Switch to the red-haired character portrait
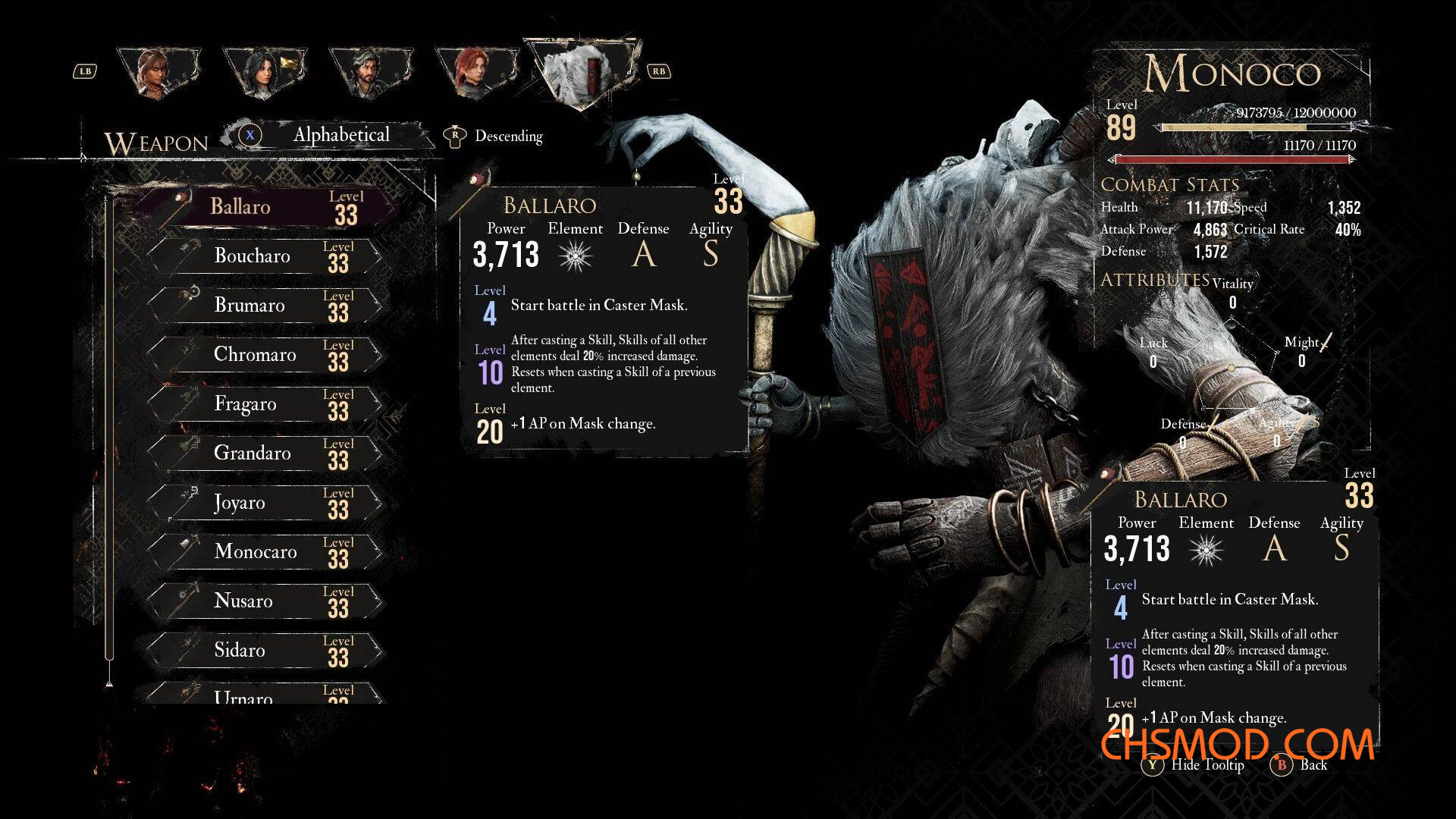Viewport: 1456px width, 819px height. [x=474, y=73]
